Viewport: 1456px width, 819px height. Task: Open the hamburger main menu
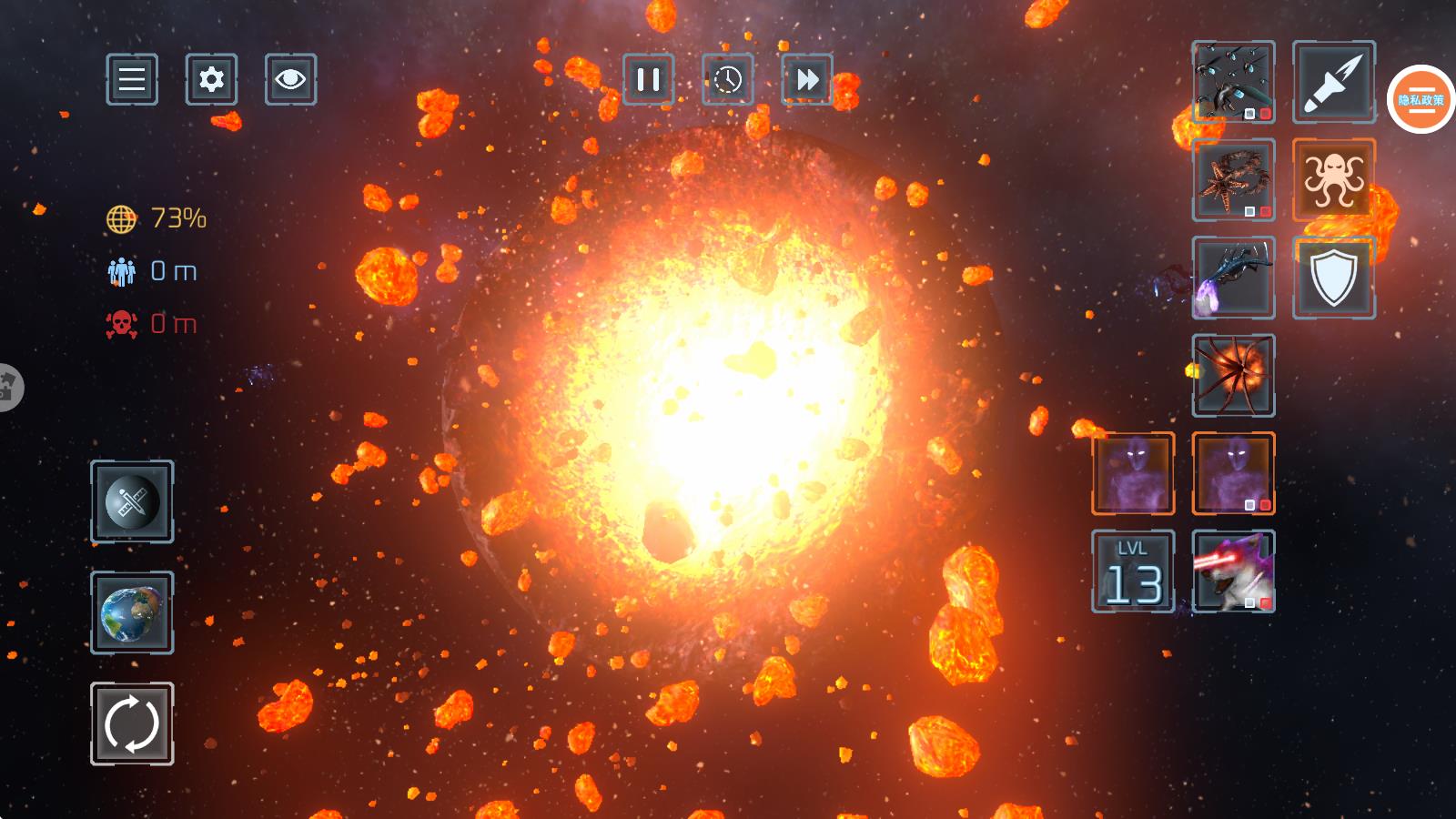coord(132,79)
